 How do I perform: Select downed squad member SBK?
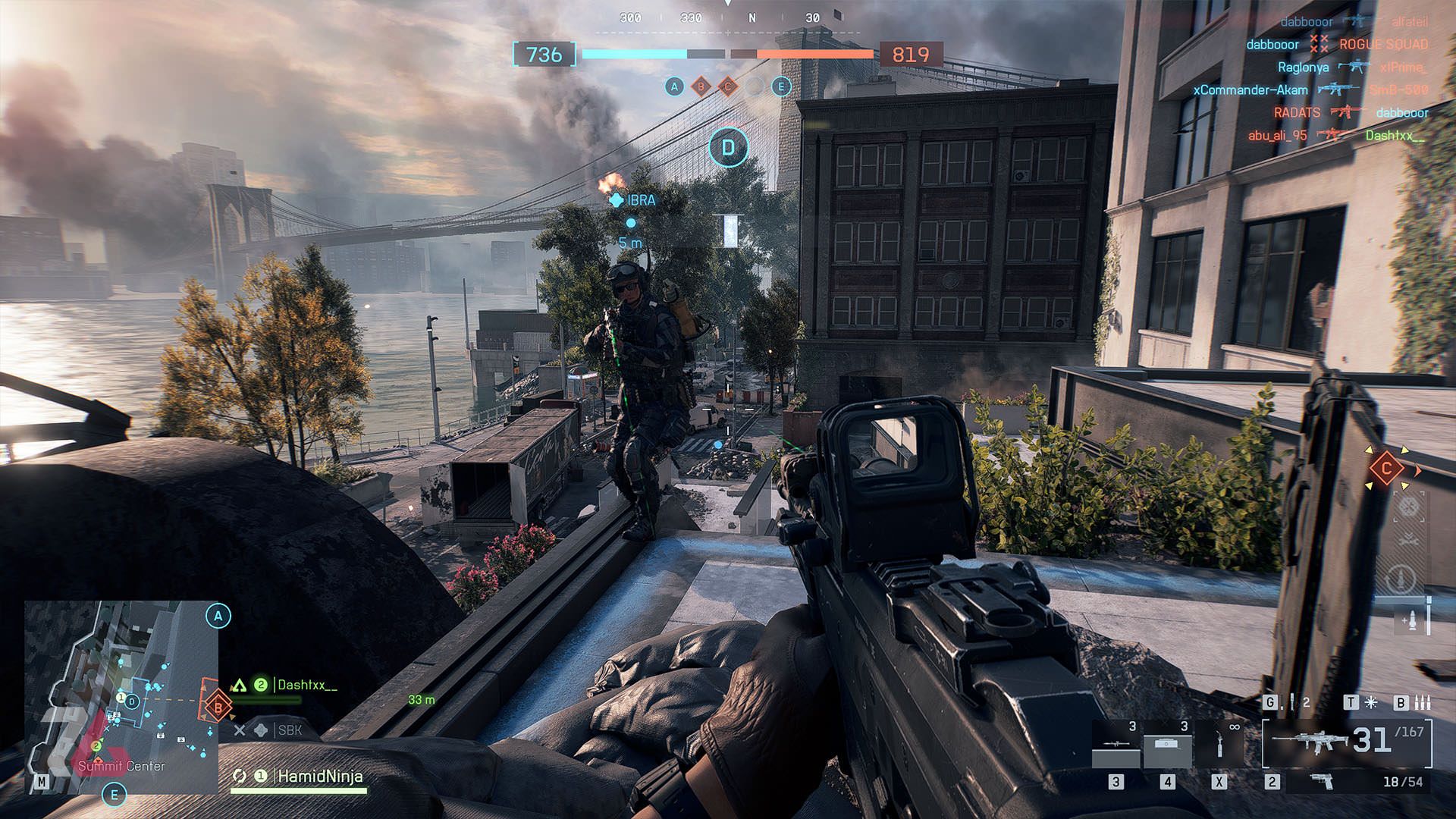[x=289, y=730]
